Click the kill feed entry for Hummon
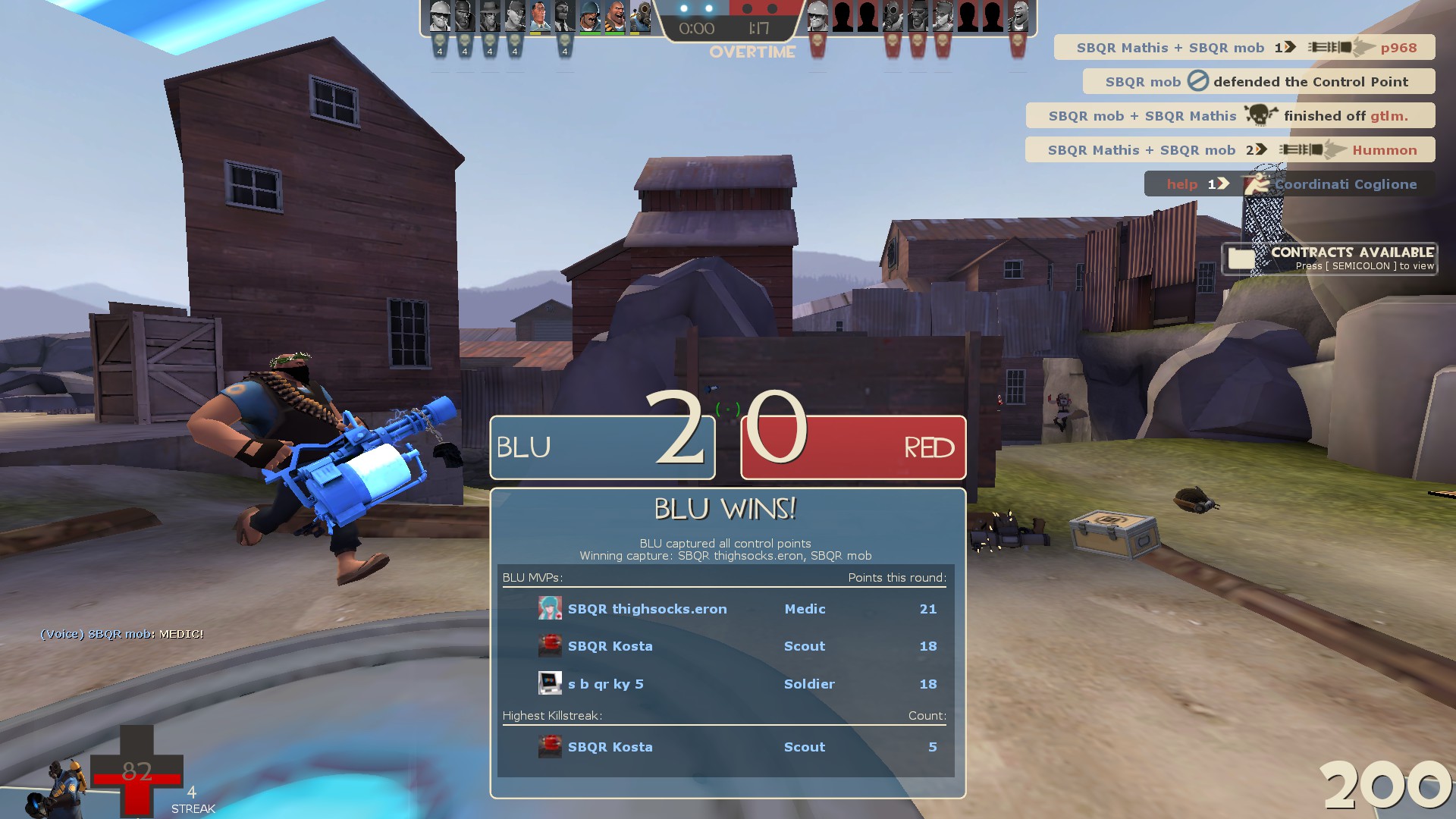 click(x=1229, y=150)
